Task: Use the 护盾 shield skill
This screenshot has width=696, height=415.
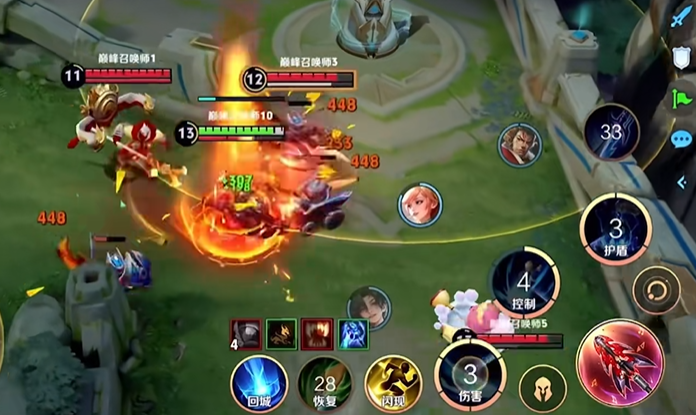Action: [x=615, y=229]
